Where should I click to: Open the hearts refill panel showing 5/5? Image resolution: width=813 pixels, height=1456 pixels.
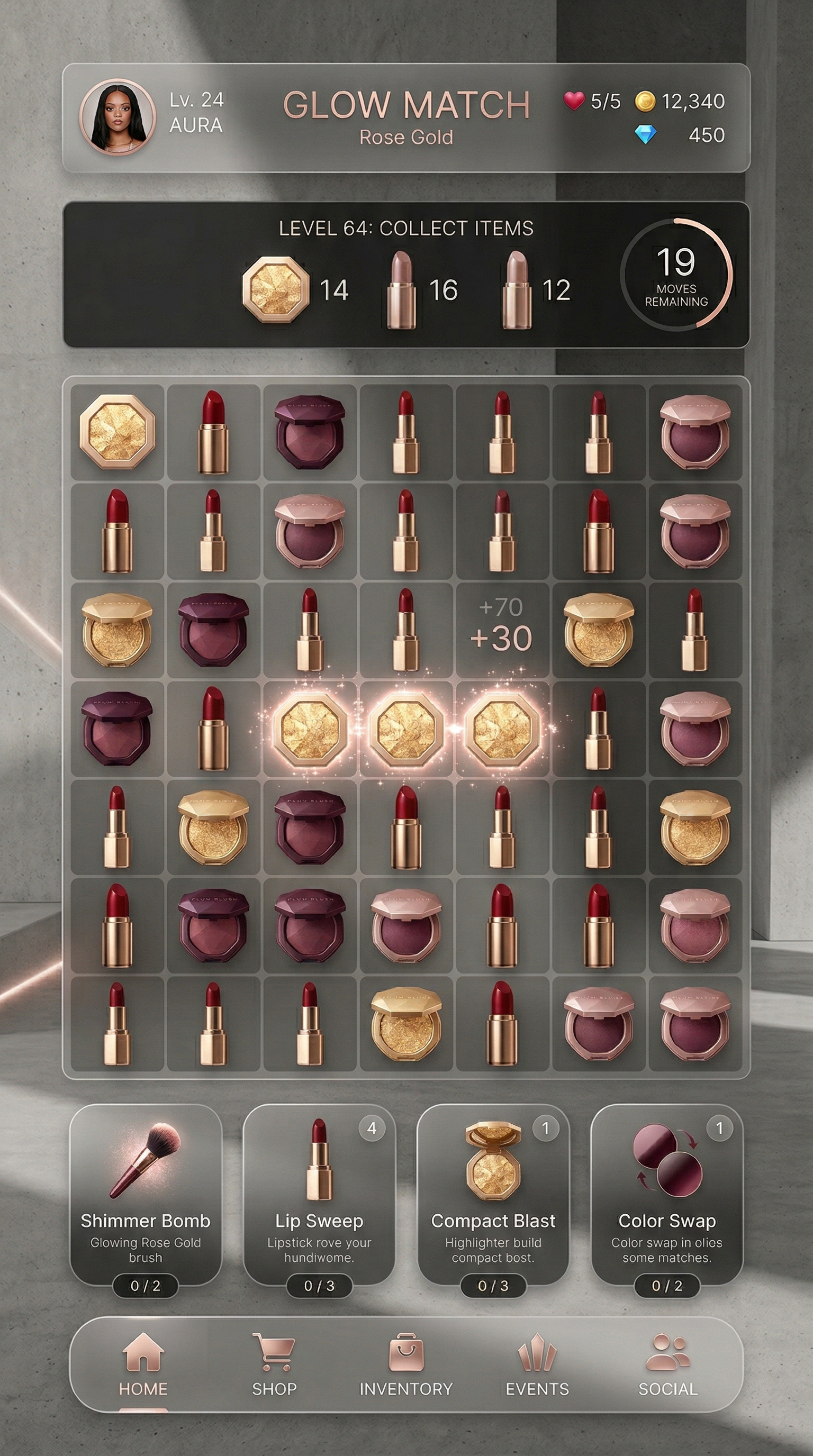tap(592, 102)
